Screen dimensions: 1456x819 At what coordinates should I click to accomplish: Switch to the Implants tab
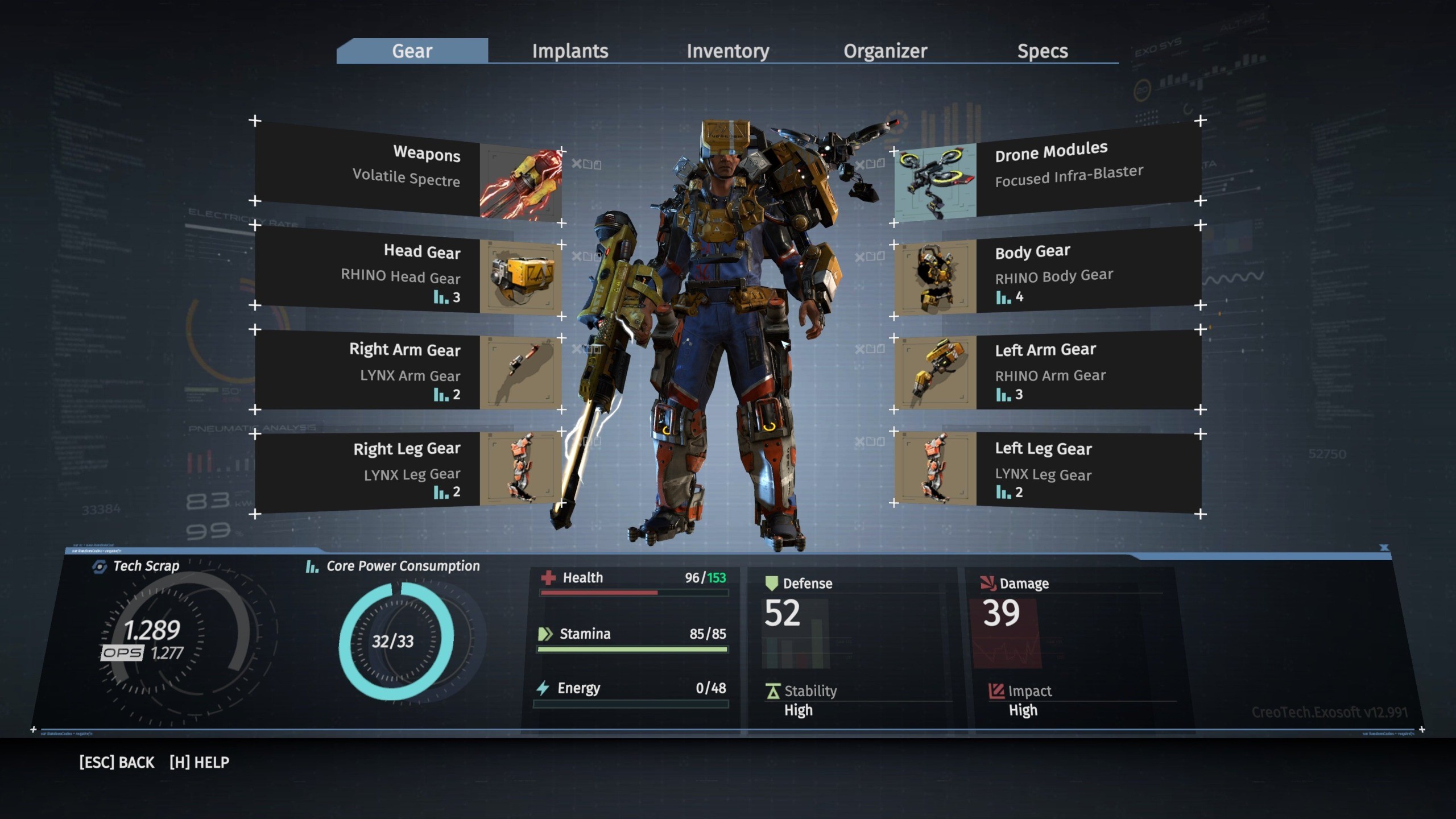(569, 51)
